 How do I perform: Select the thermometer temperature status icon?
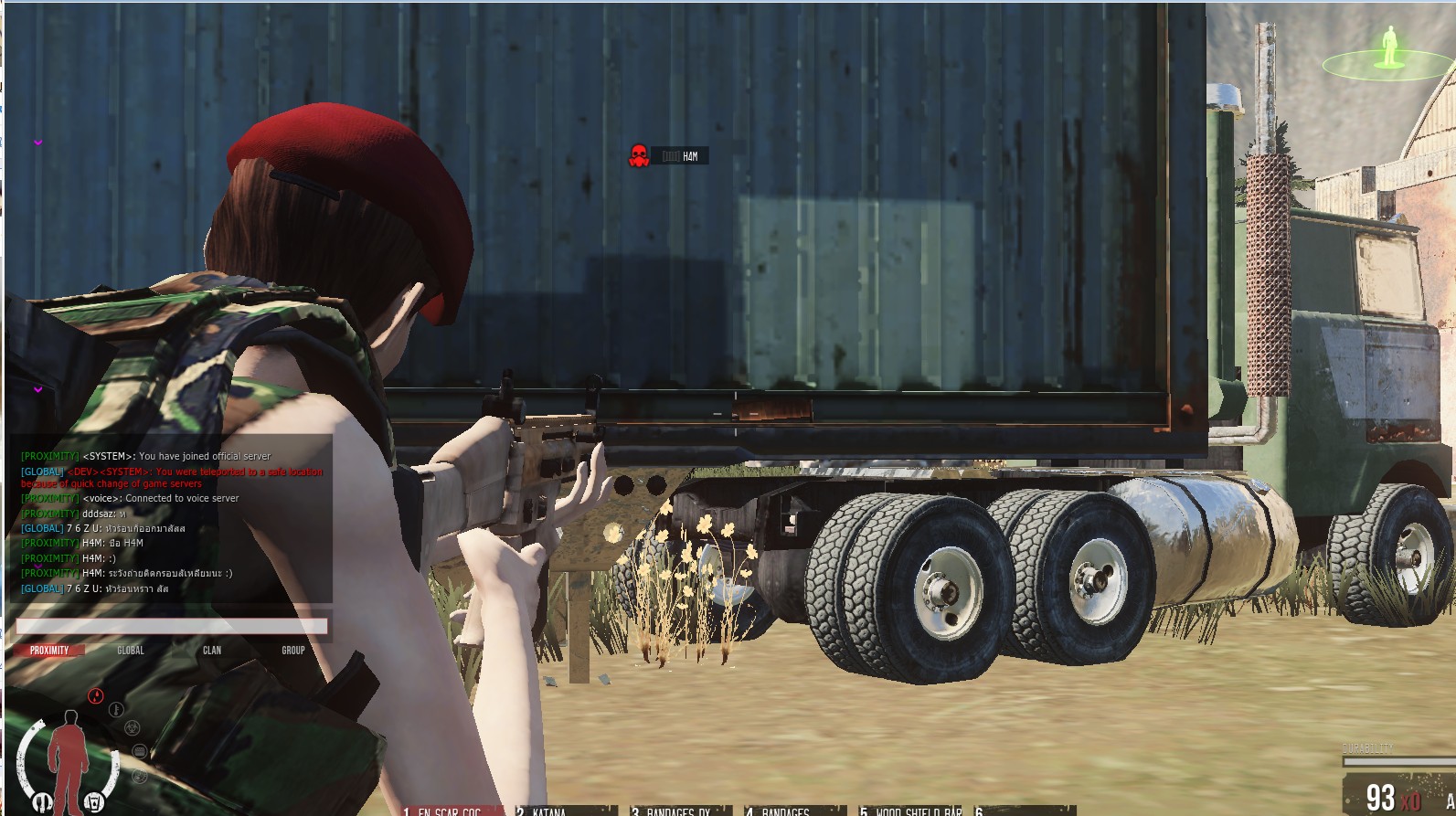[115, 709]
